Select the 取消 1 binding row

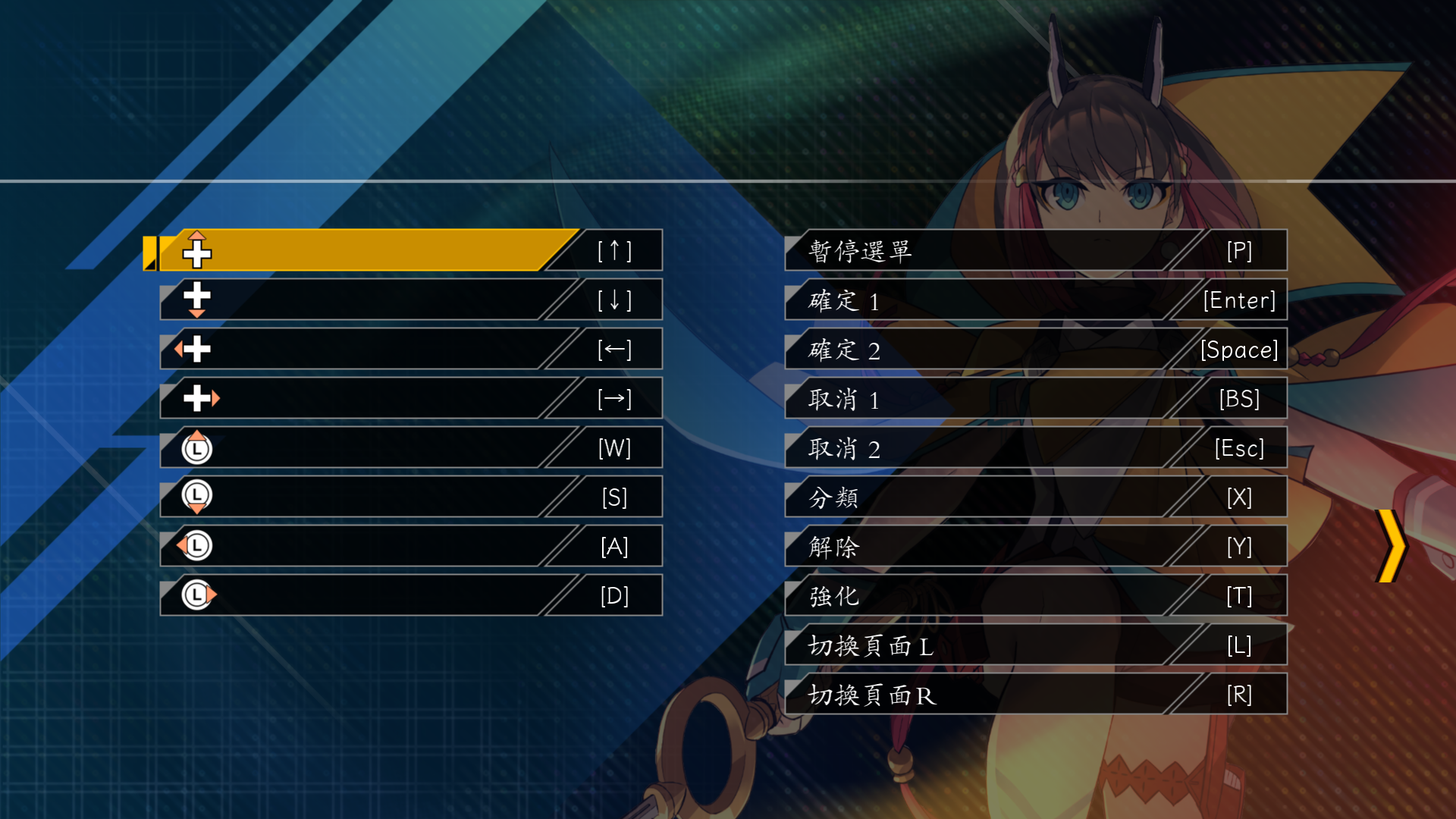(x=1035, y=398)
